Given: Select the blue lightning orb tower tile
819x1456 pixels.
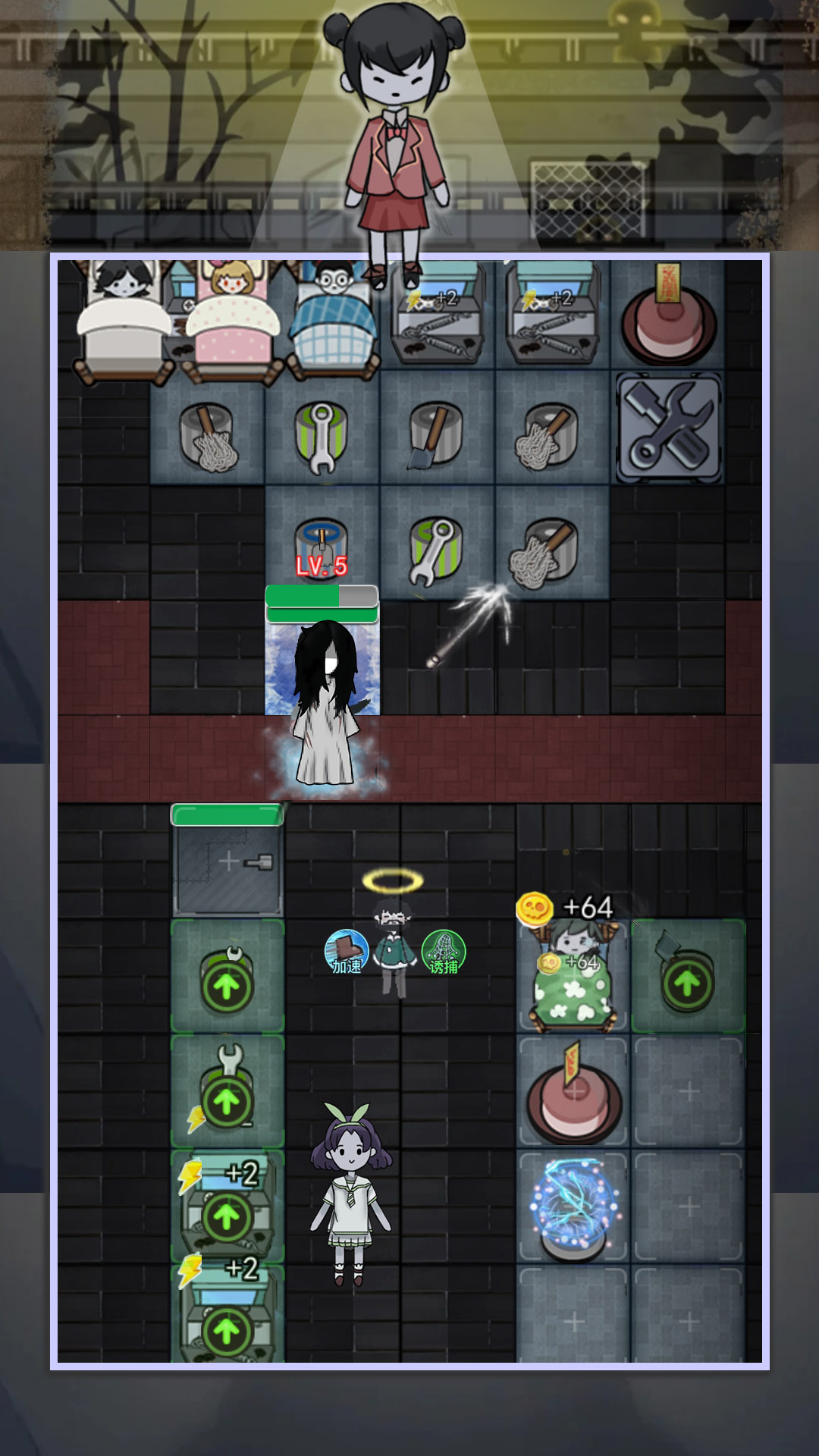Looking at the screenshot, I should [x=573, y=1206].
